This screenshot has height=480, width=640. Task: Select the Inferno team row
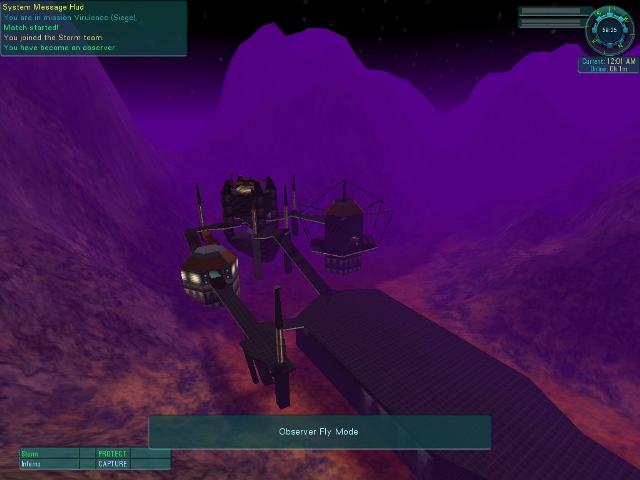click(x=94, y=464)
